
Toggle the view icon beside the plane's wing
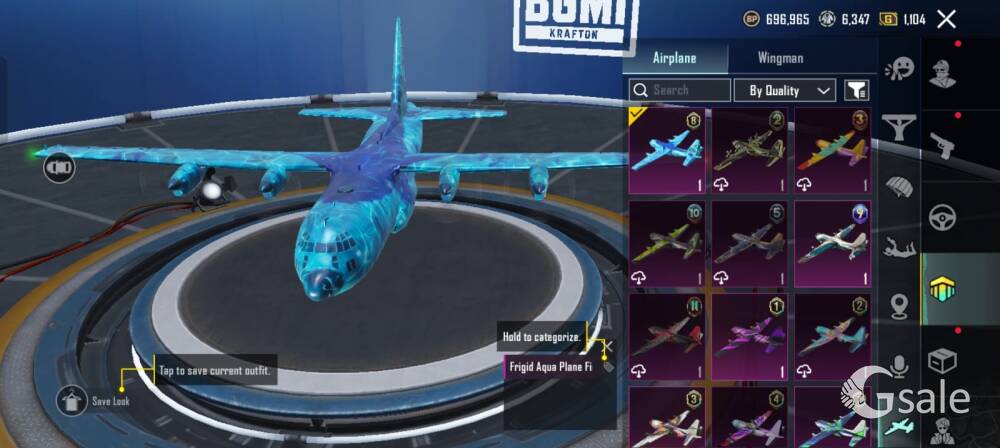(x=59, y=167)
